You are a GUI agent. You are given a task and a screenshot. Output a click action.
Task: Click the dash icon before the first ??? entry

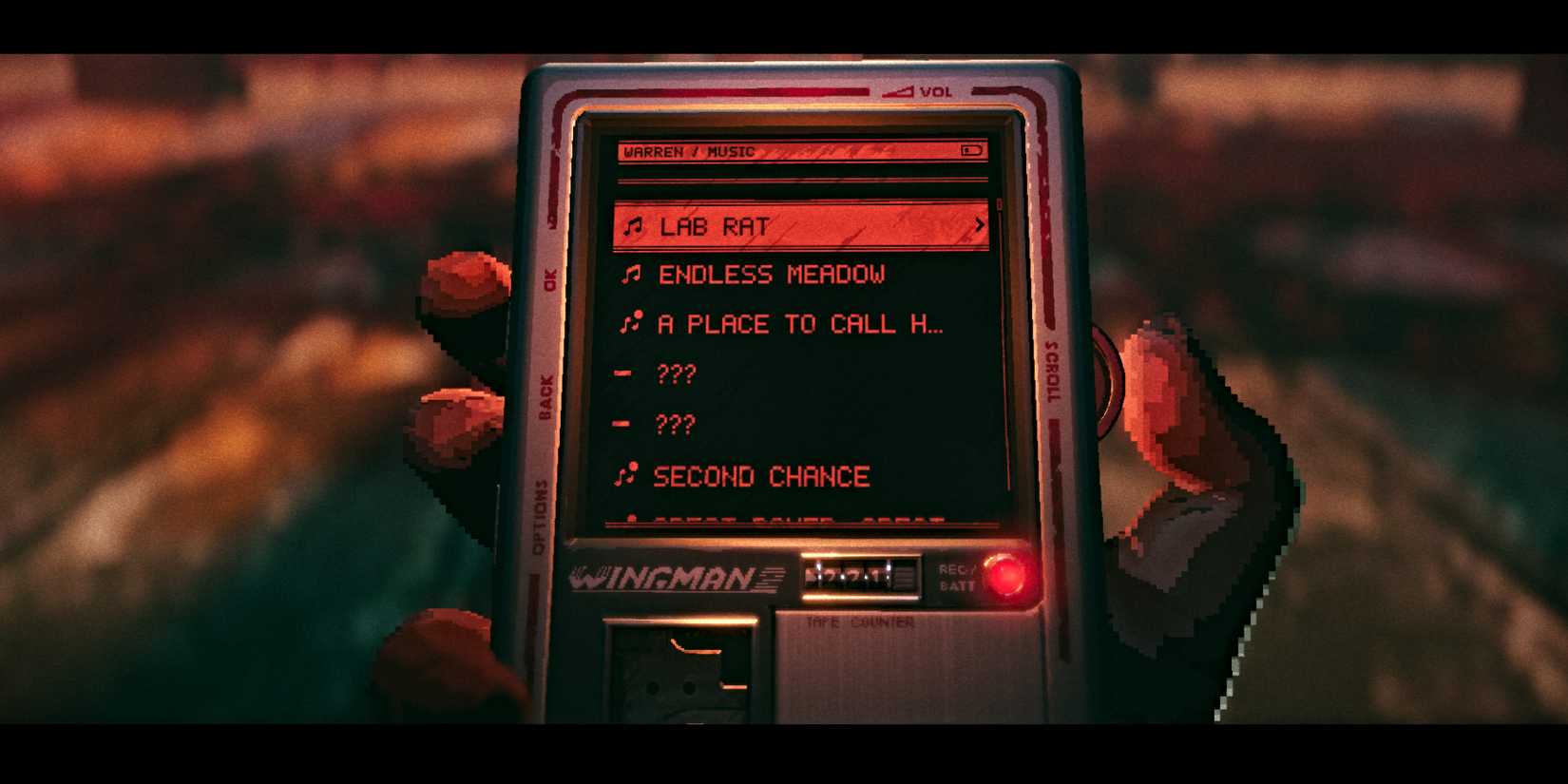[625, 374]
